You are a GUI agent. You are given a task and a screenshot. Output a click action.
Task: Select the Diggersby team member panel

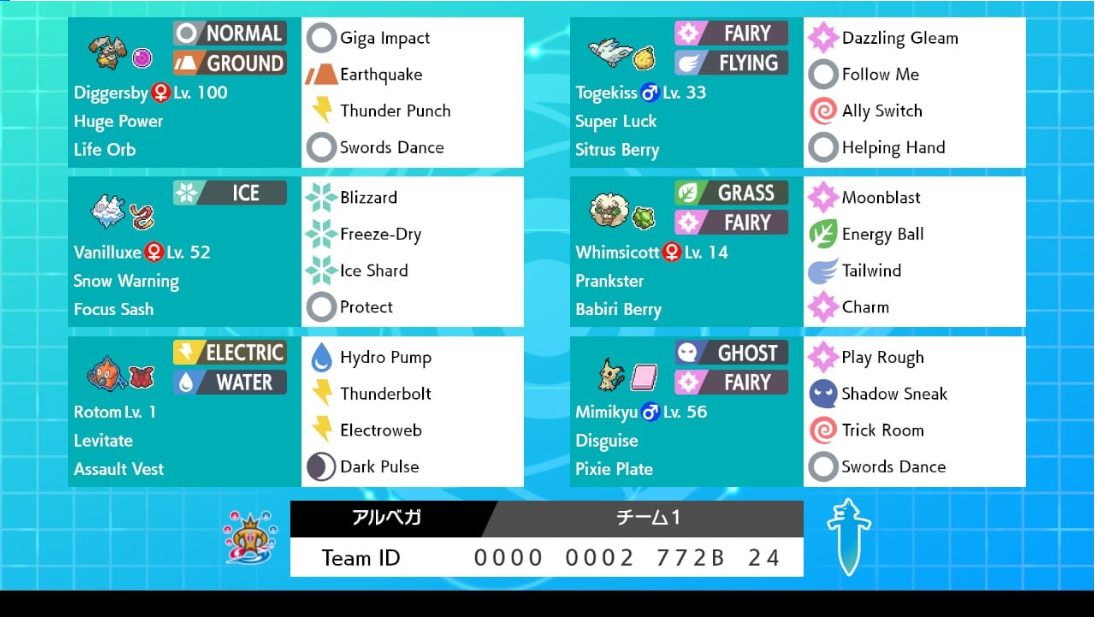(184, 92)
